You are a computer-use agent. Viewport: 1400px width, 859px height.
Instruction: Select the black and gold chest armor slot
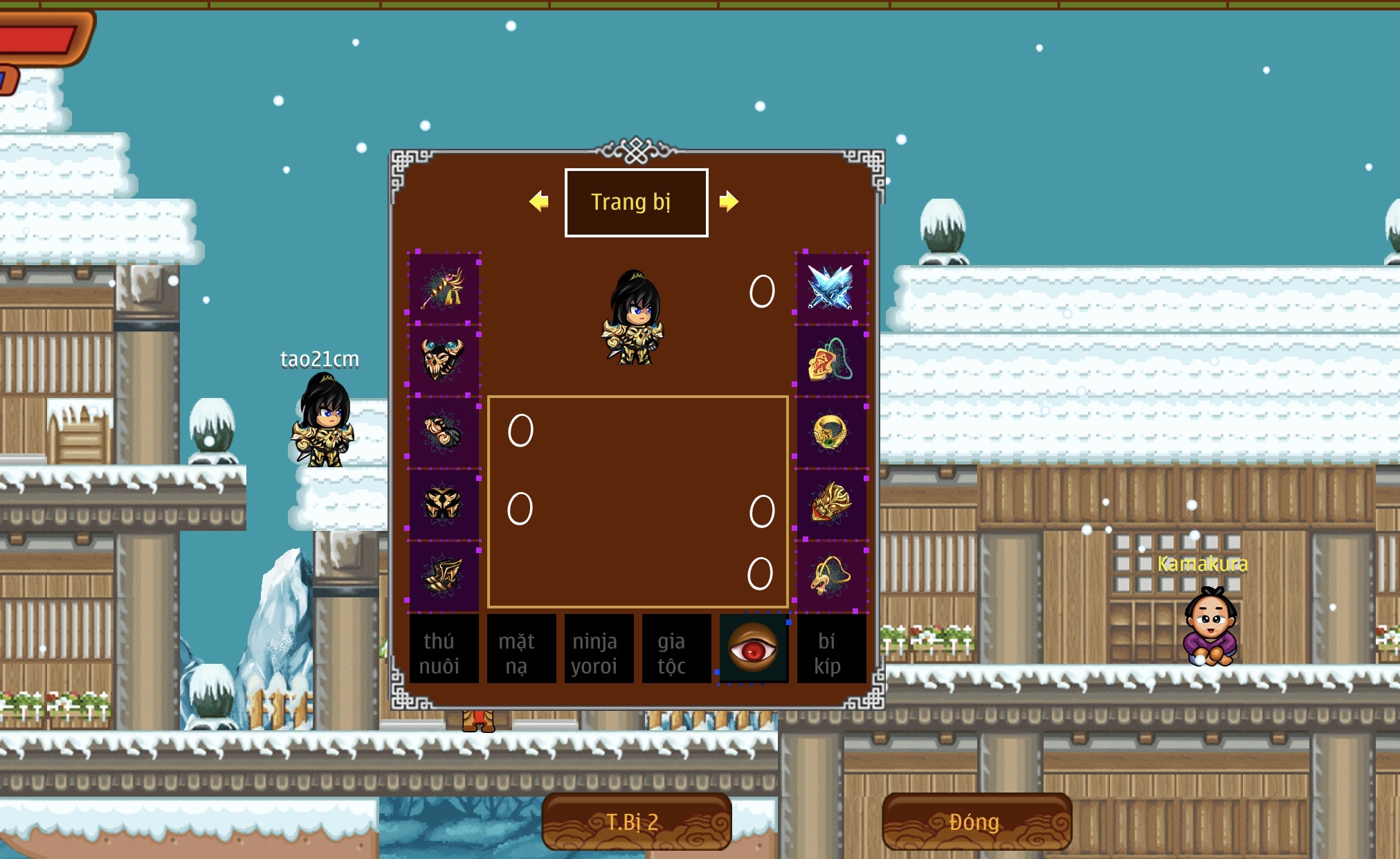(444, 503)
